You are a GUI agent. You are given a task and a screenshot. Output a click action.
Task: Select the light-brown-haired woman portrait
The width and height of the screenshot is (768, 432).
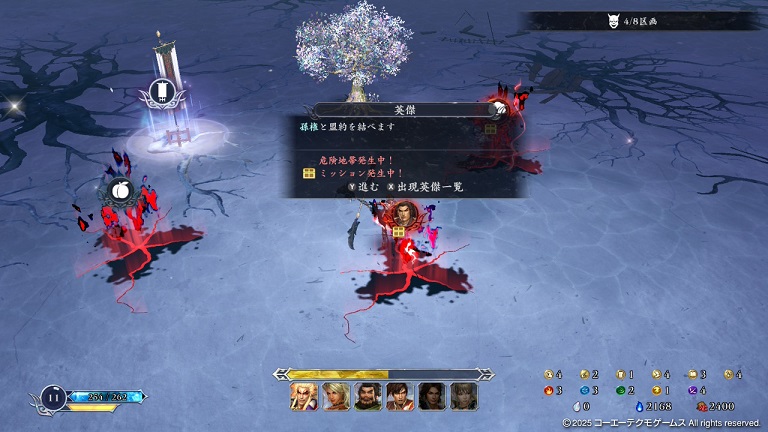pos(463,397)
